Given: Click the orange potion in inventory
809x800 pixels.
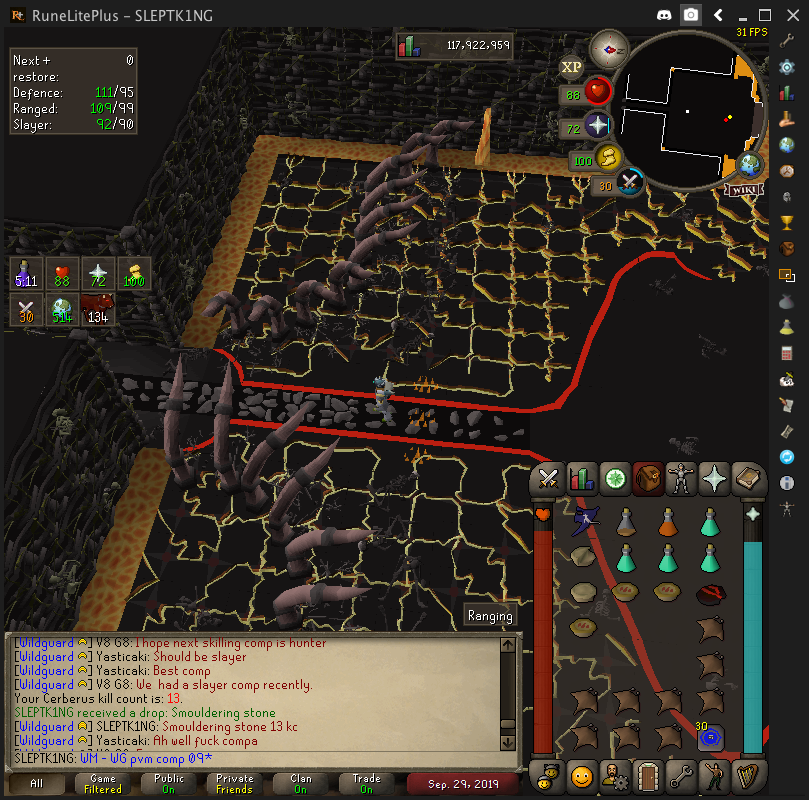Looking at the screenshot, I should point(669,523).
